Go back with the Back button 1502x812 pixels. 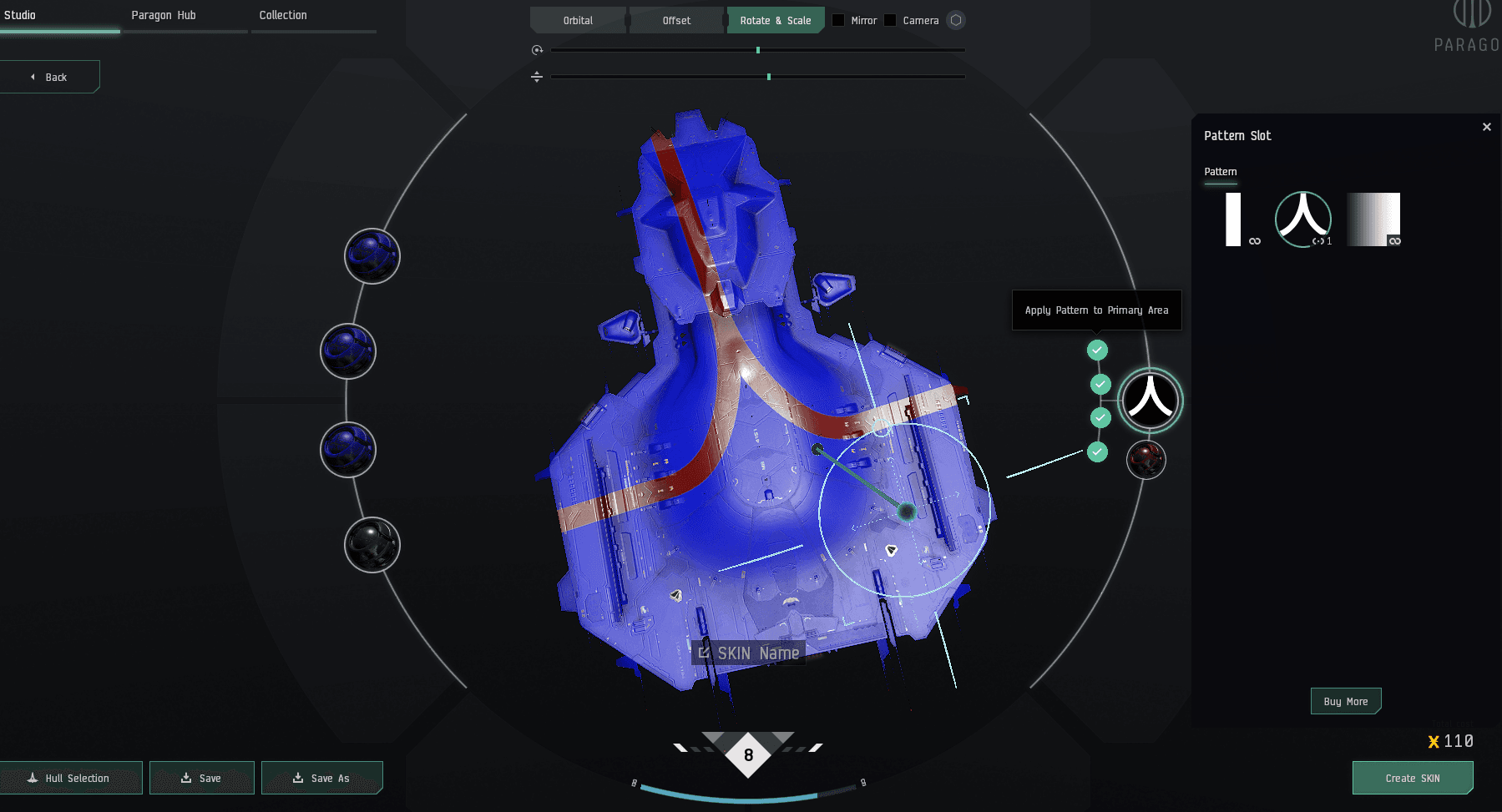click(50, 77)
